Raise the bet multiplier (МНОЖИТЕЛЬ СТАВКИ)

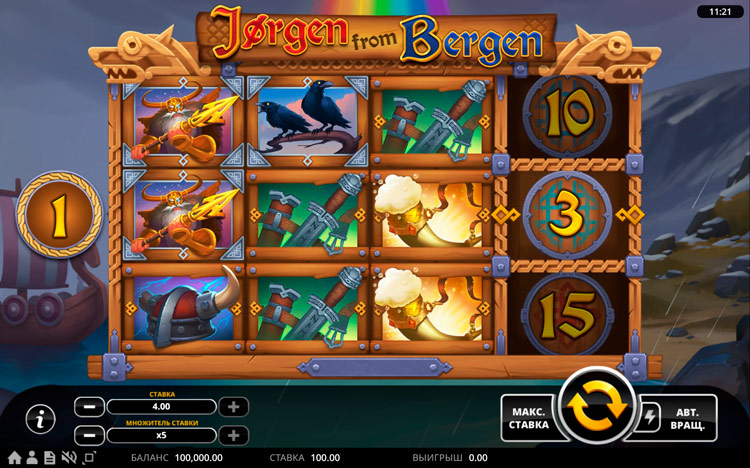pyautogui.click(x=233, y=436)
